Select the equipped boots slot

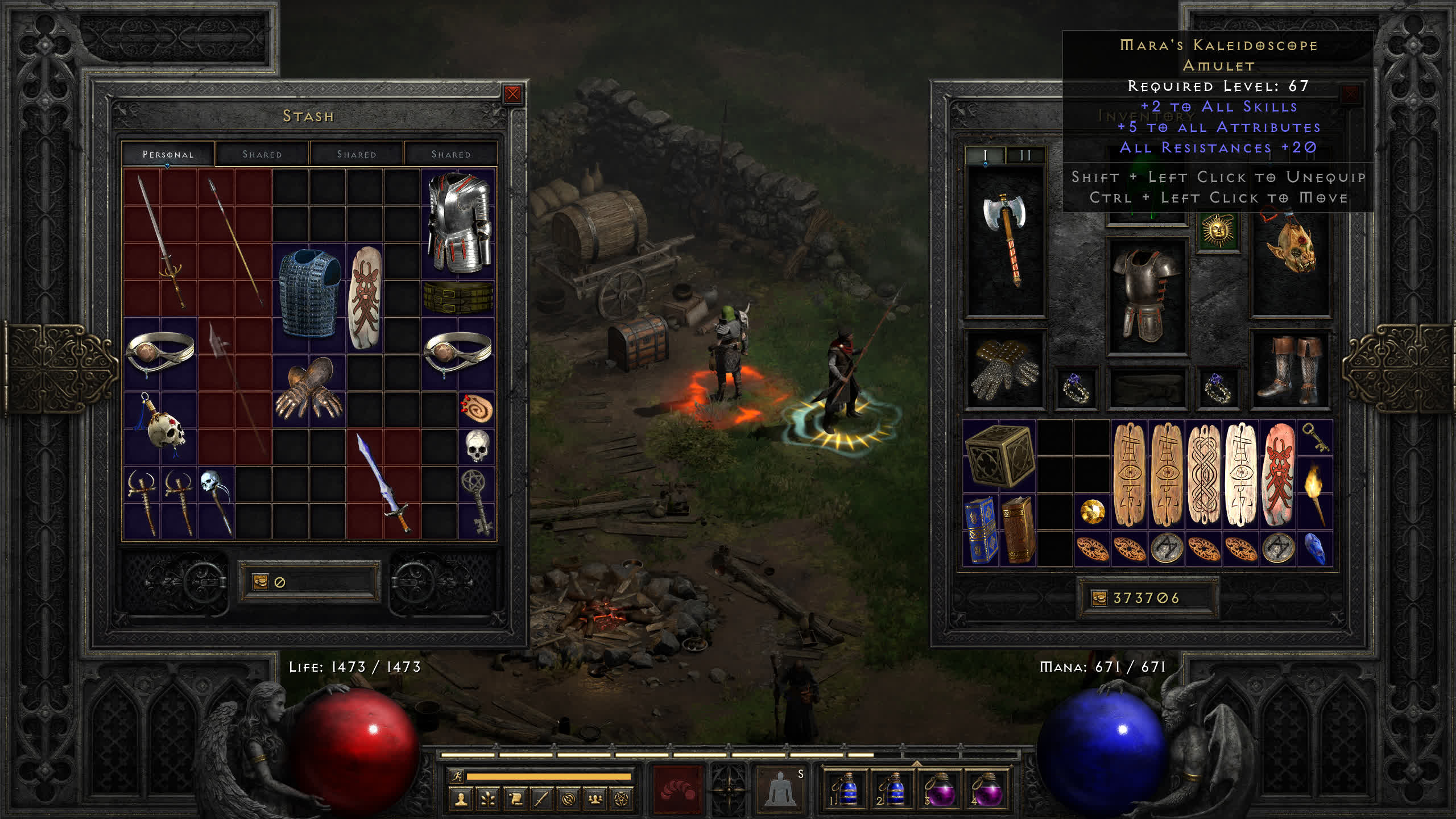1289,370
